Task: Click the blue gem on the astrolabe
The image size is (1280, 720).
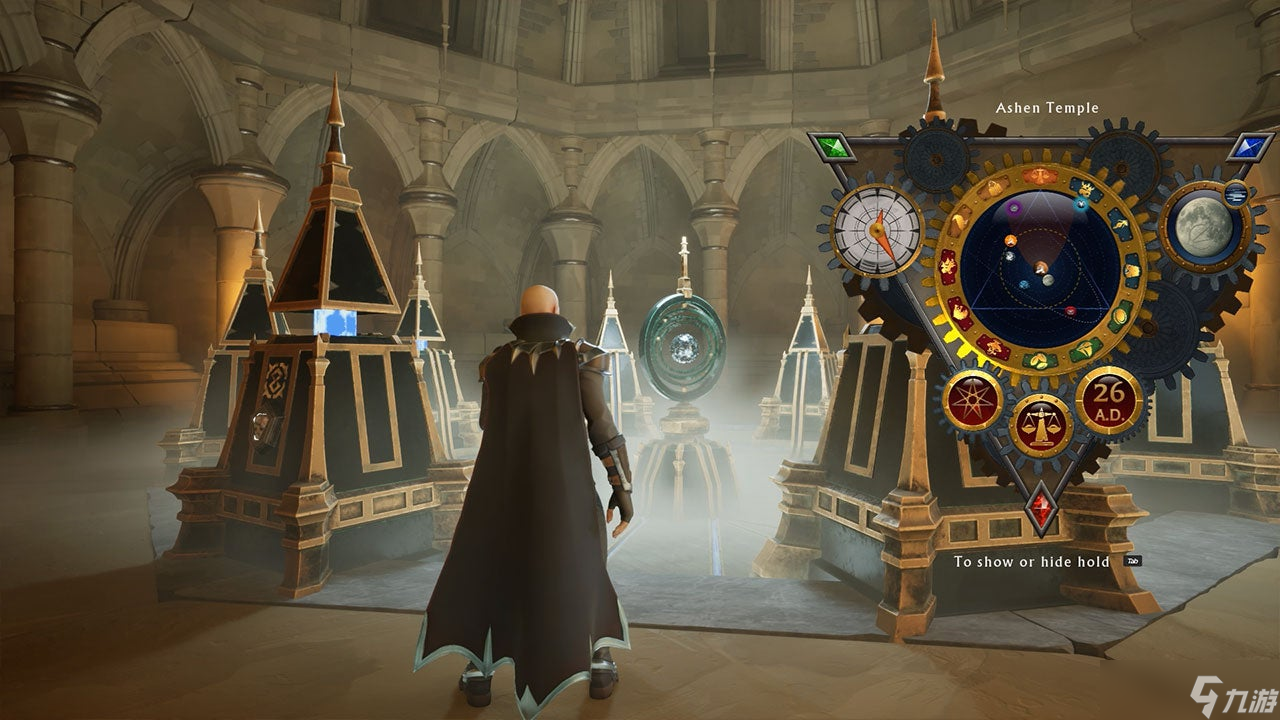Action: tap(1250, 148)
